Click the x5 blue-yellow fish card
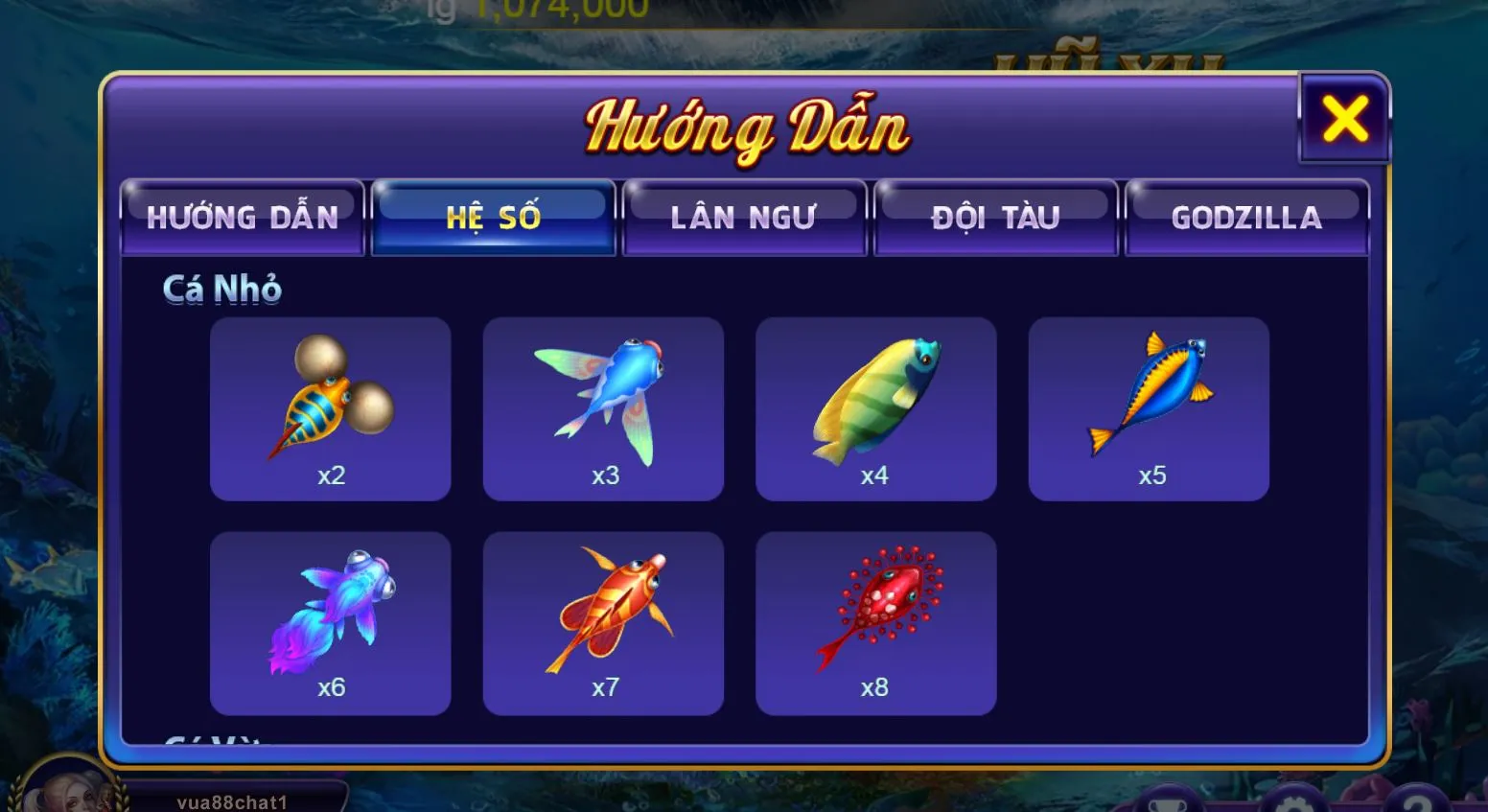 click(x=1148, y=407)
